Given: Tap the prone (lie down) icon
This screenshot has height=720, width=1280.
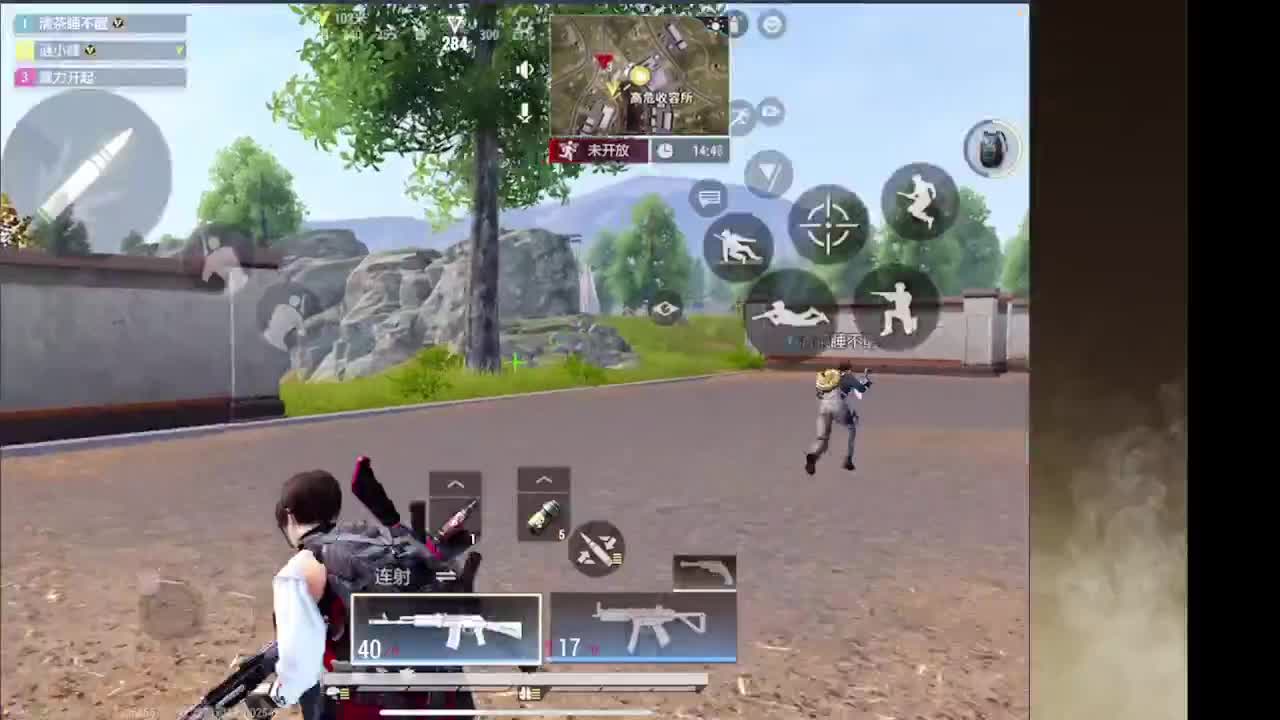Looking at the screenshot, I should (790, 311).
